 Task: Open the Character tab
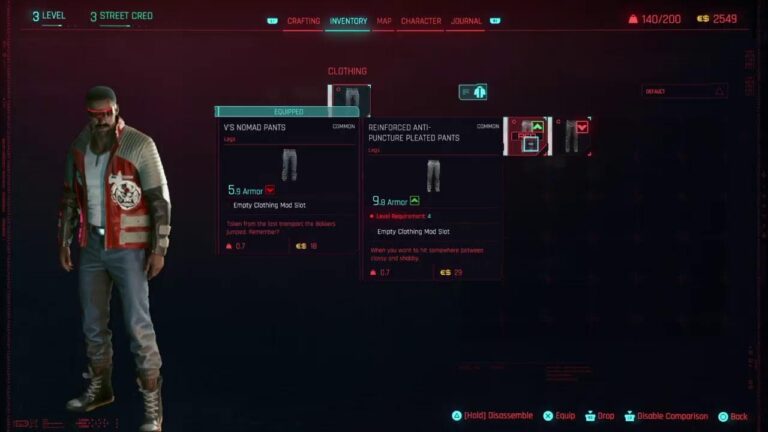pos(420,21)
